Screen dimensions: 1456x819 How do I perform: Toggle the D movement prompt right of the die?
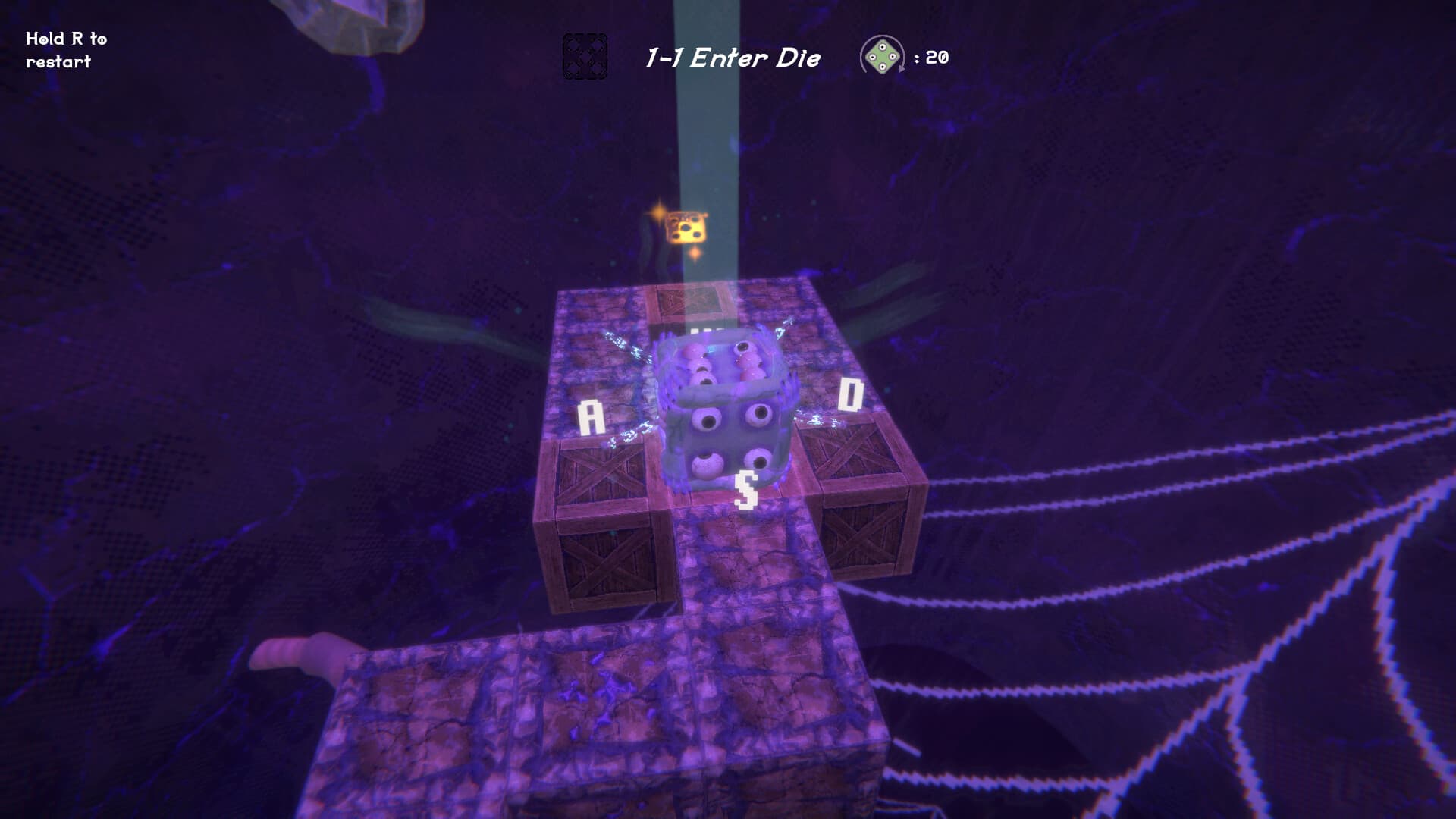click(851, 393)
